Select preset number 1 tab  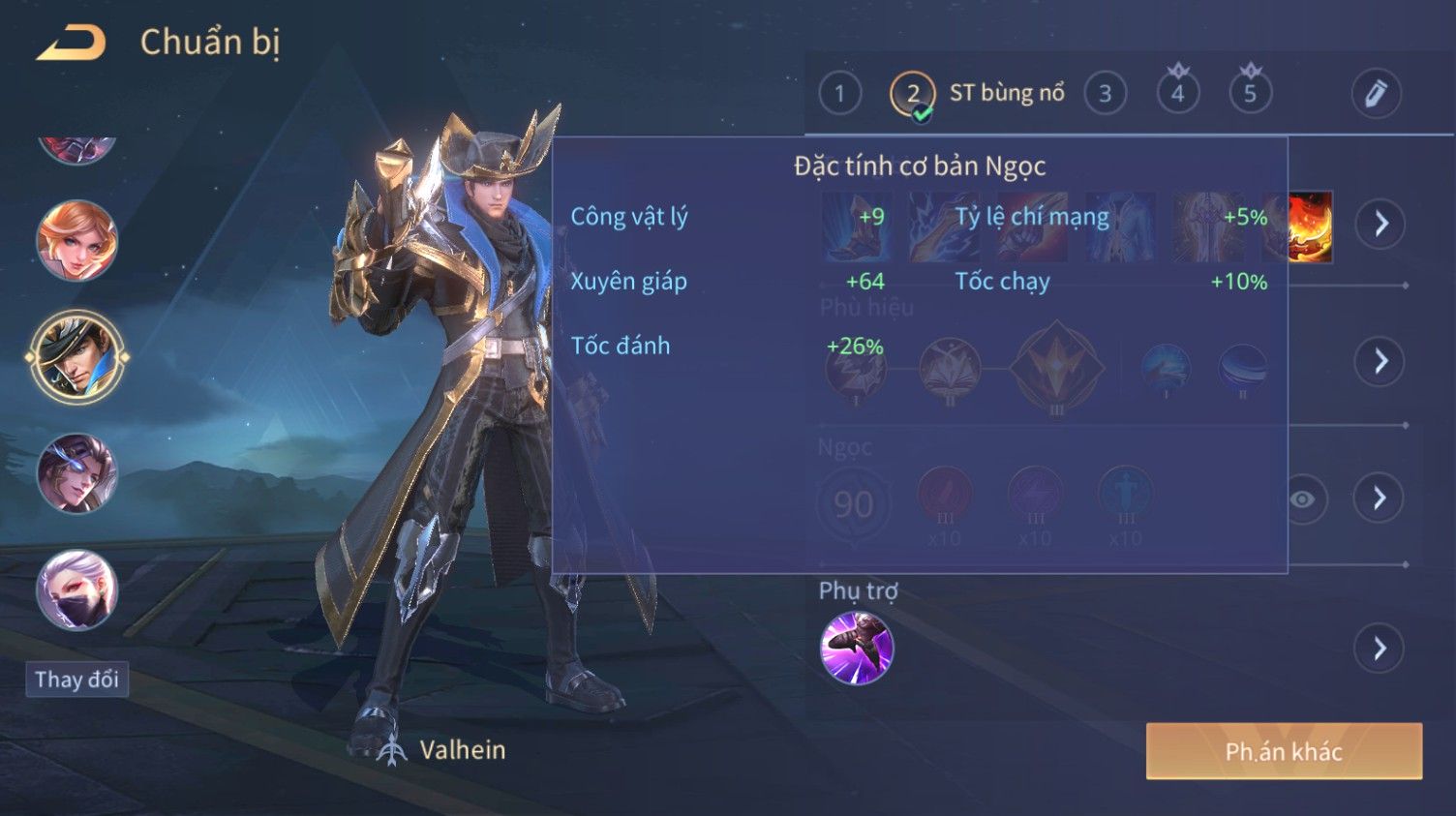coord(839,94)
